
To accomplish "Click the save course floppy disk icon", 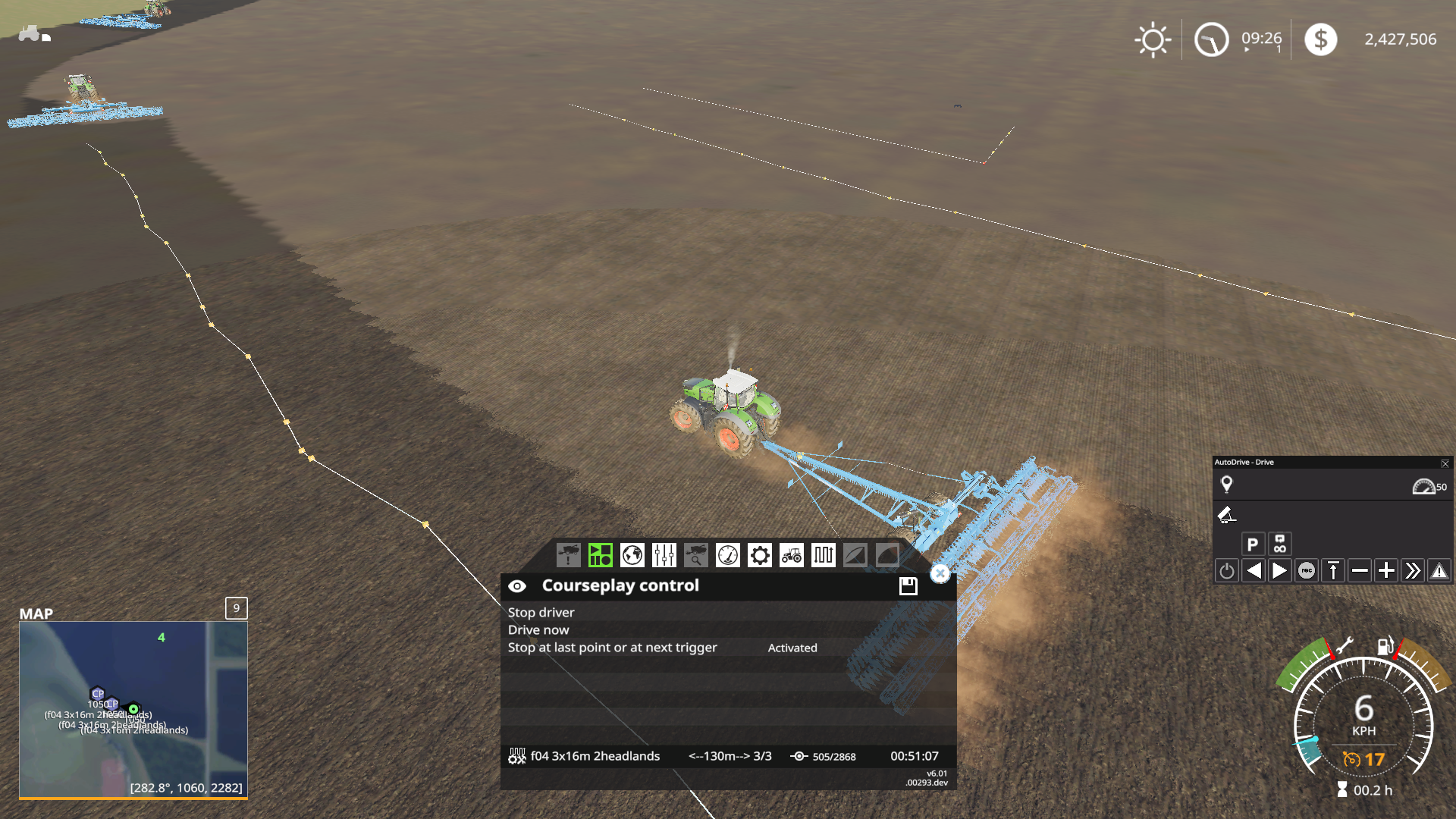I will (908, 585).
